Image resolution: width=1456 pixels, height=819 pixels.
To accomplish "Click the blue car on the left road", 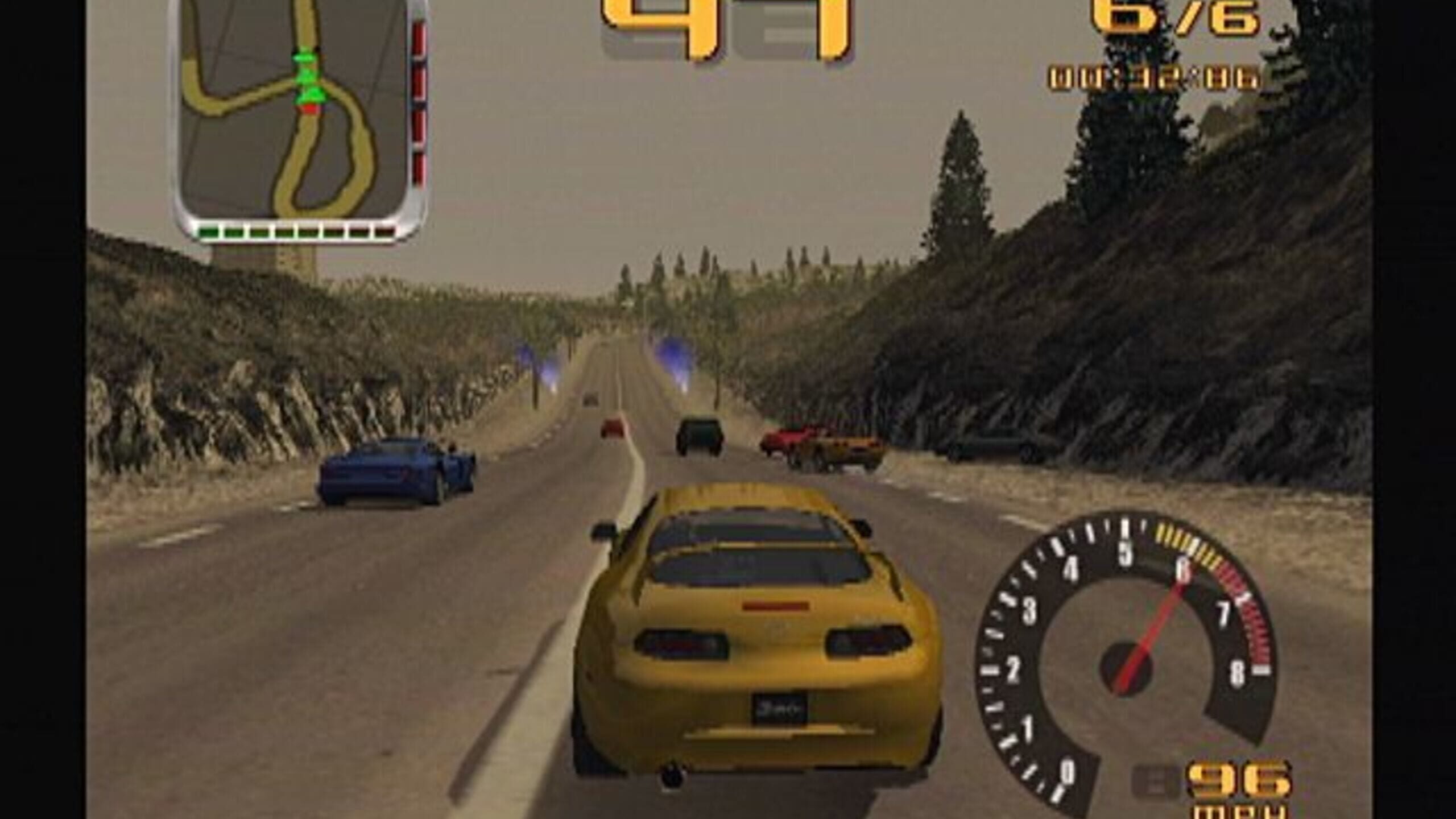I will [392, 472].
